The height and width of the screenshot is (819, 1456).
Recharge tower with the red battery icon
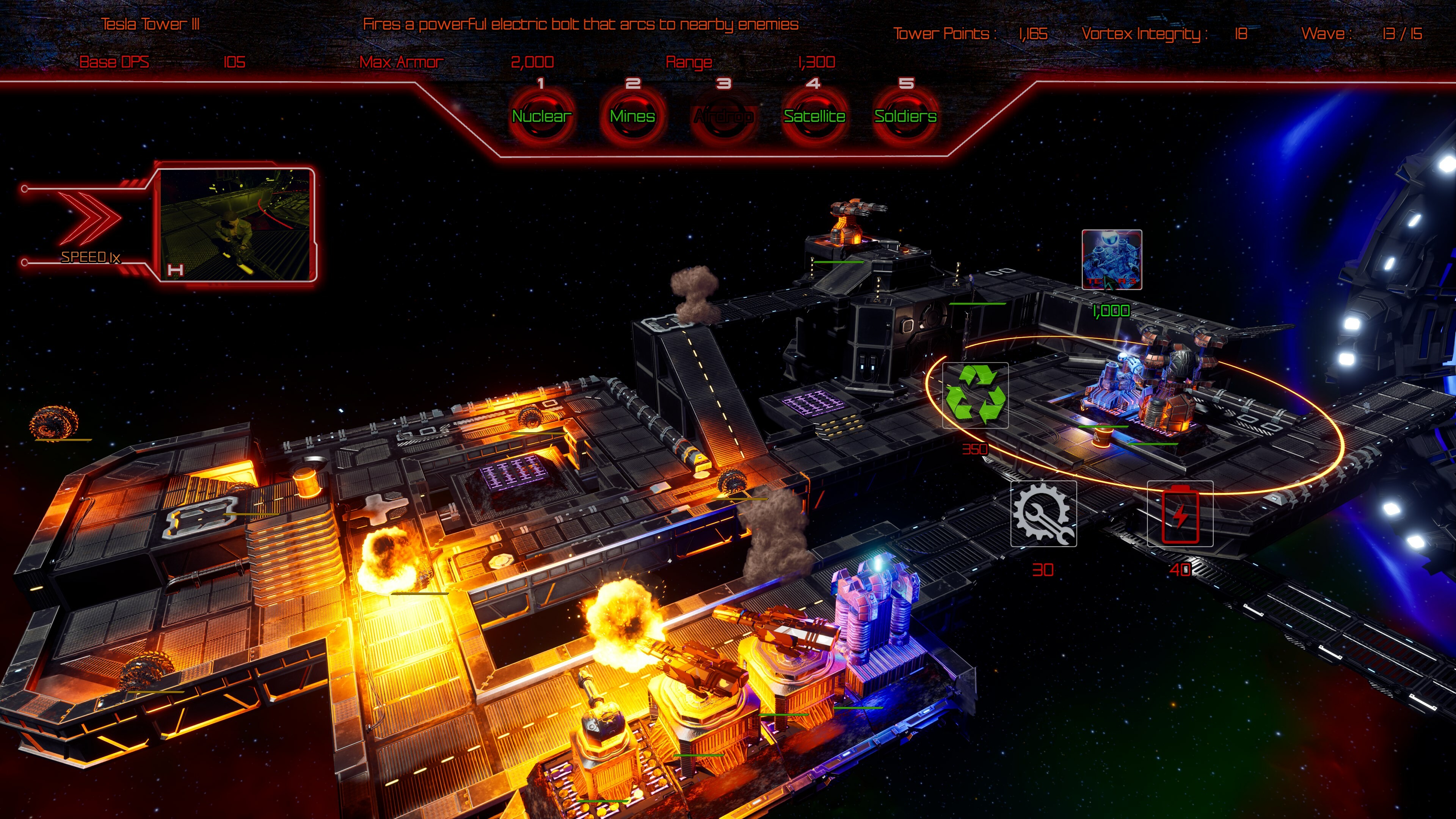pos(1180,514)
